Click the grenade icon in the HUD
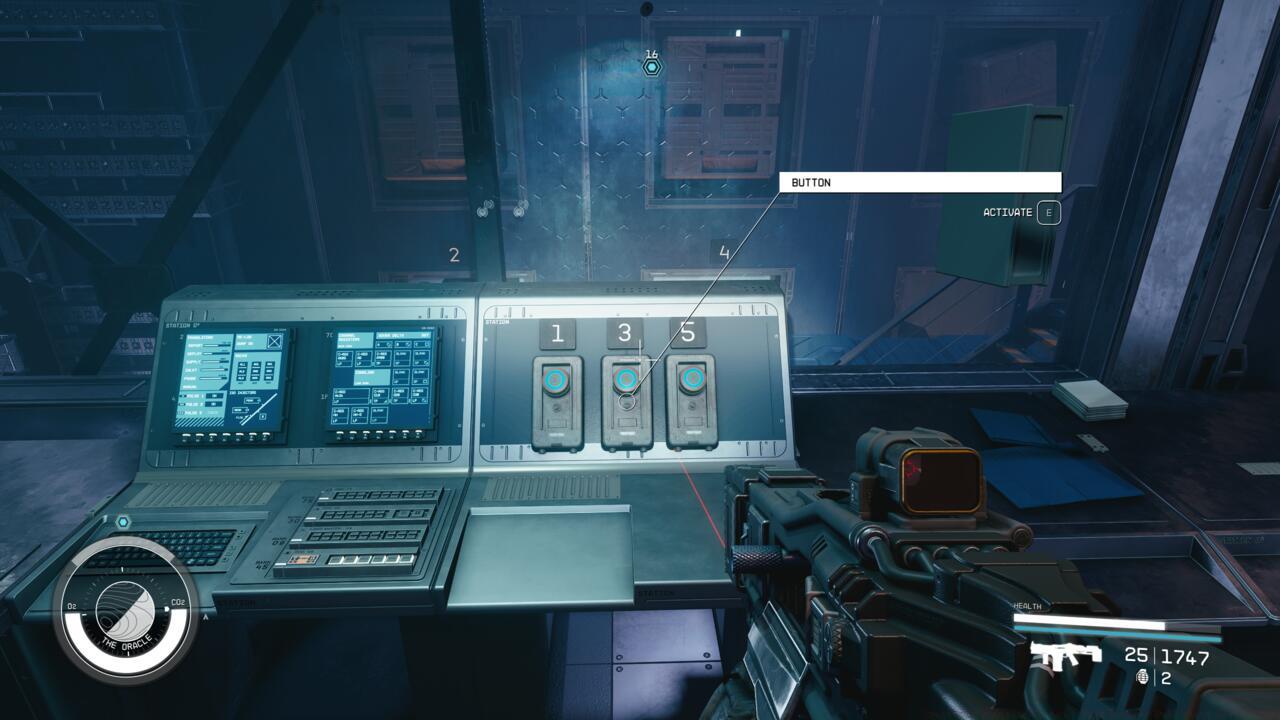This screenshot has width=1280, height=720. tap(1143, 677)
